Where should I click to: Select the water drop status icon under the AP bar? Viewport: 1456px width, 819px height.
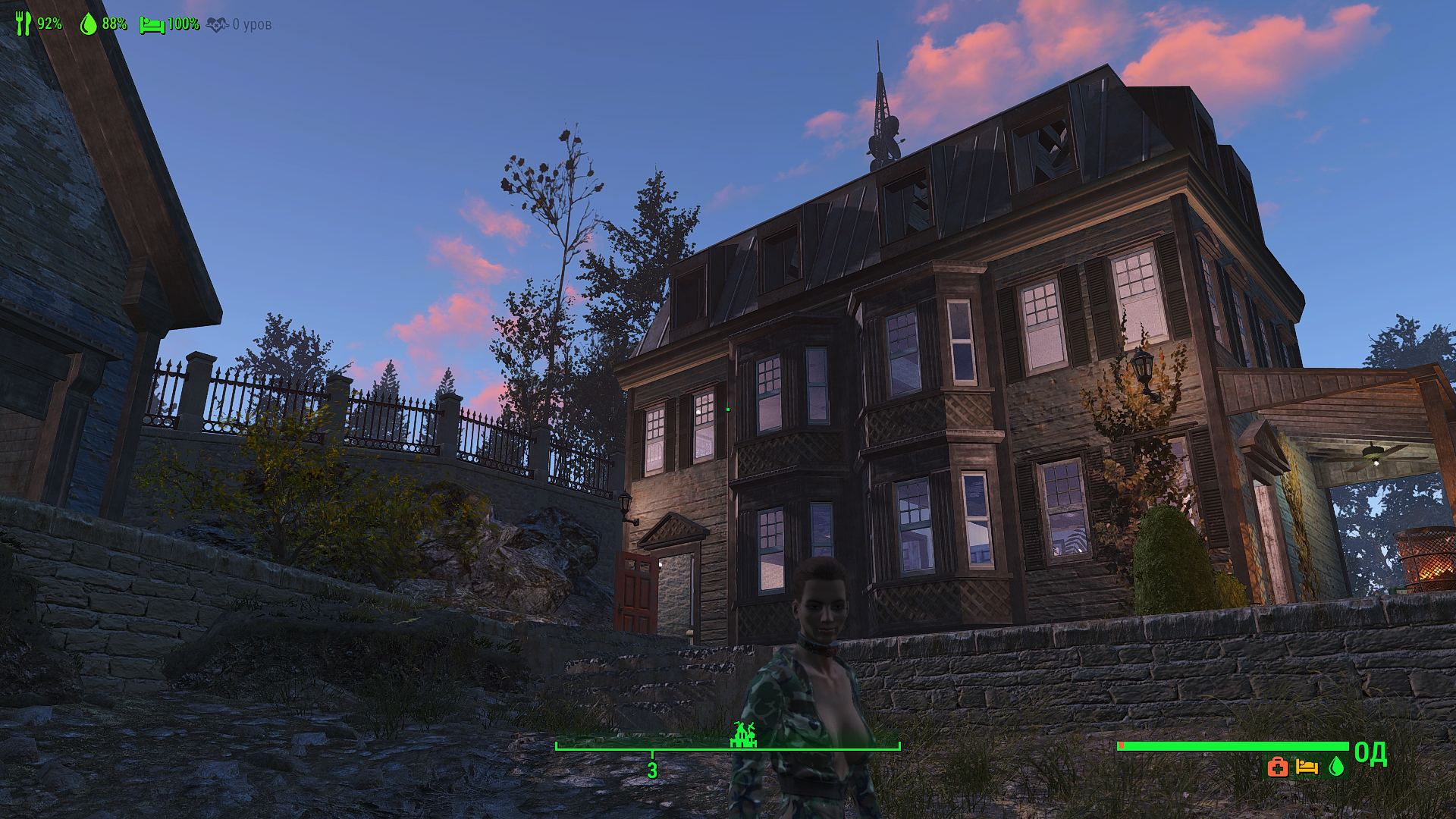coord(1336,767)
